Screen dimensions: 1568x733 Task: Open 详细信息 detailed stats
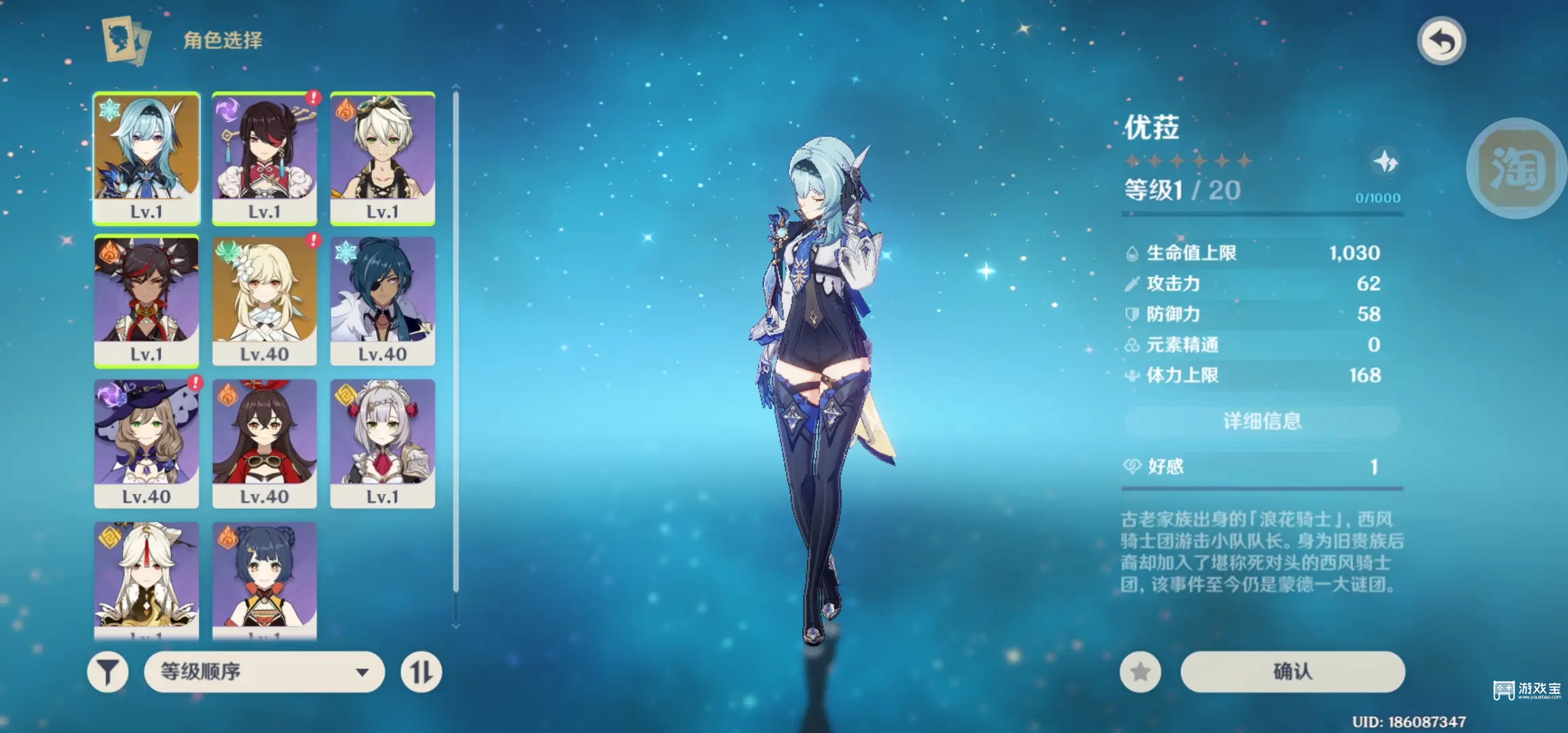(1262, 421)
